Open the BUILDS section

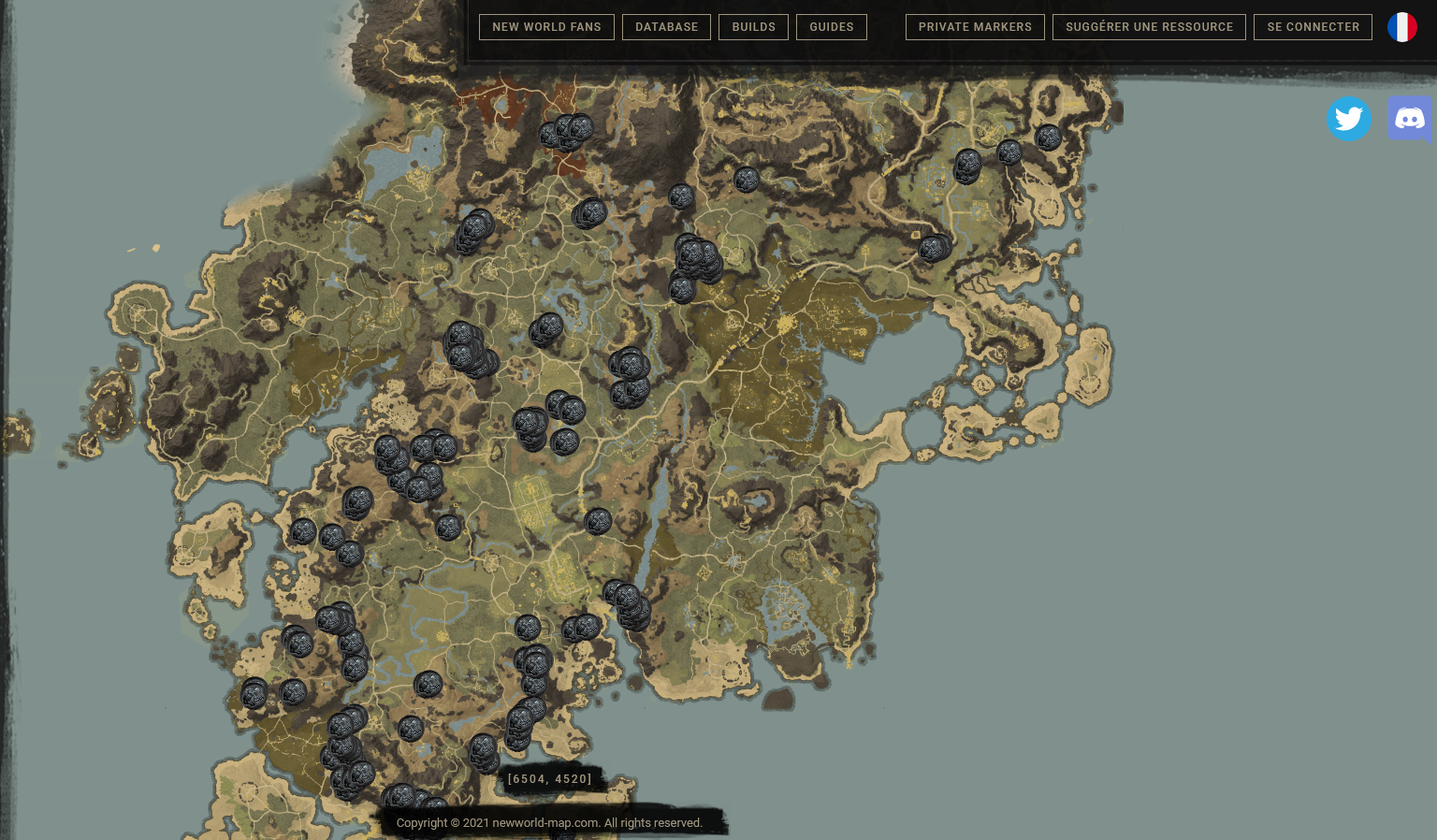click(x=753, y=27)
